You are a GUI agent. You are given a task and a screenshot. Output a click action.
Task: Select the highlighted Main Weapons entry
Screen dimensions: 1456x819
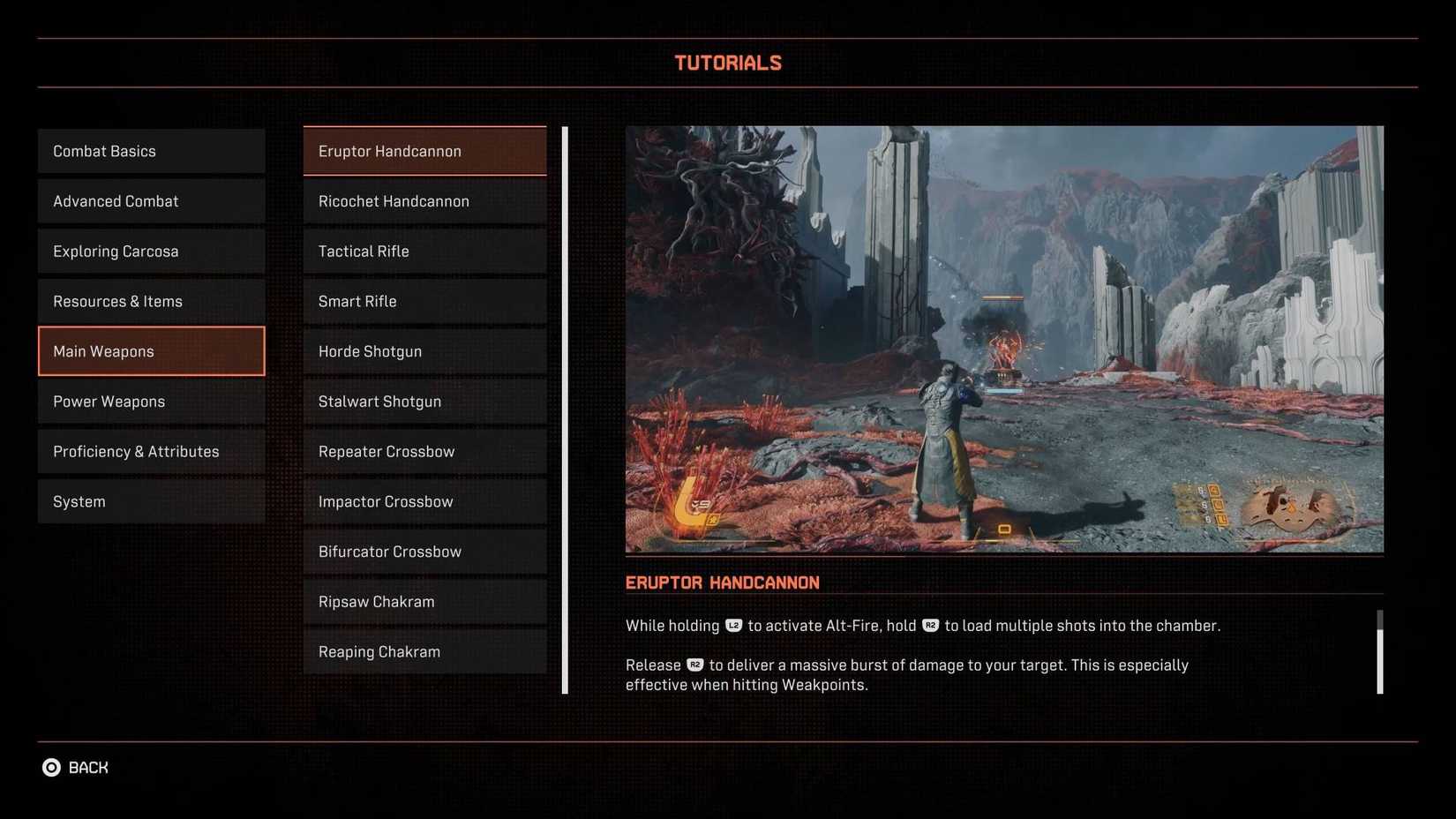tap(151, 350)
